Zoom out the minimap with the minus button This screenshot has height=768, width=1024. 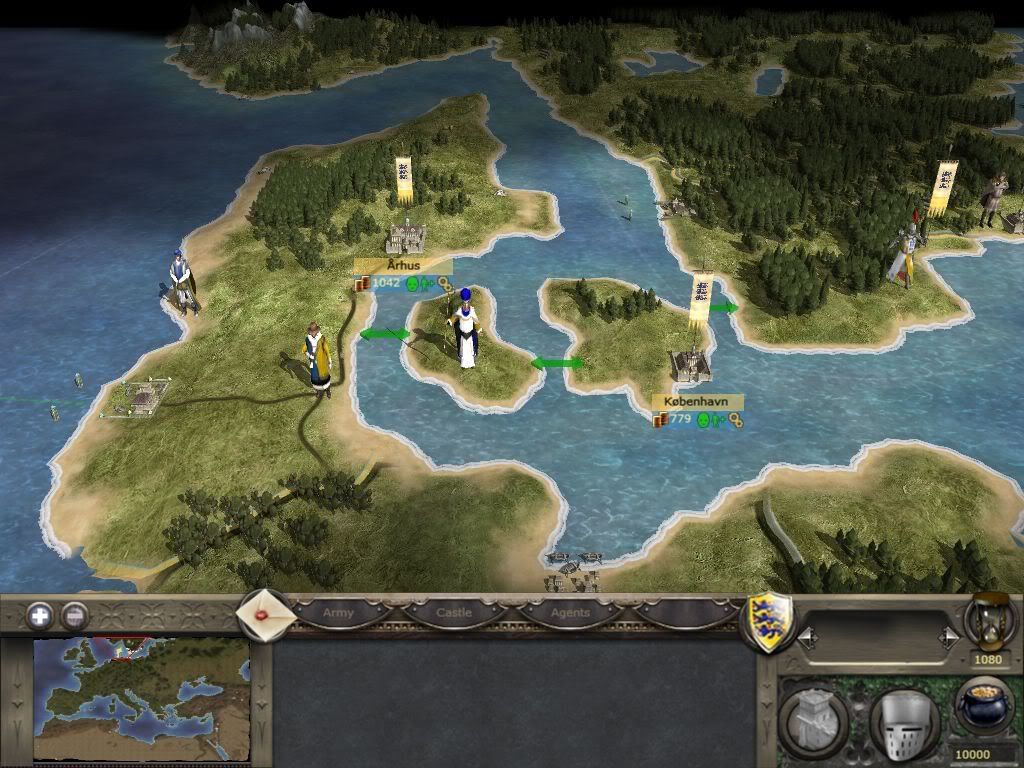74,615
